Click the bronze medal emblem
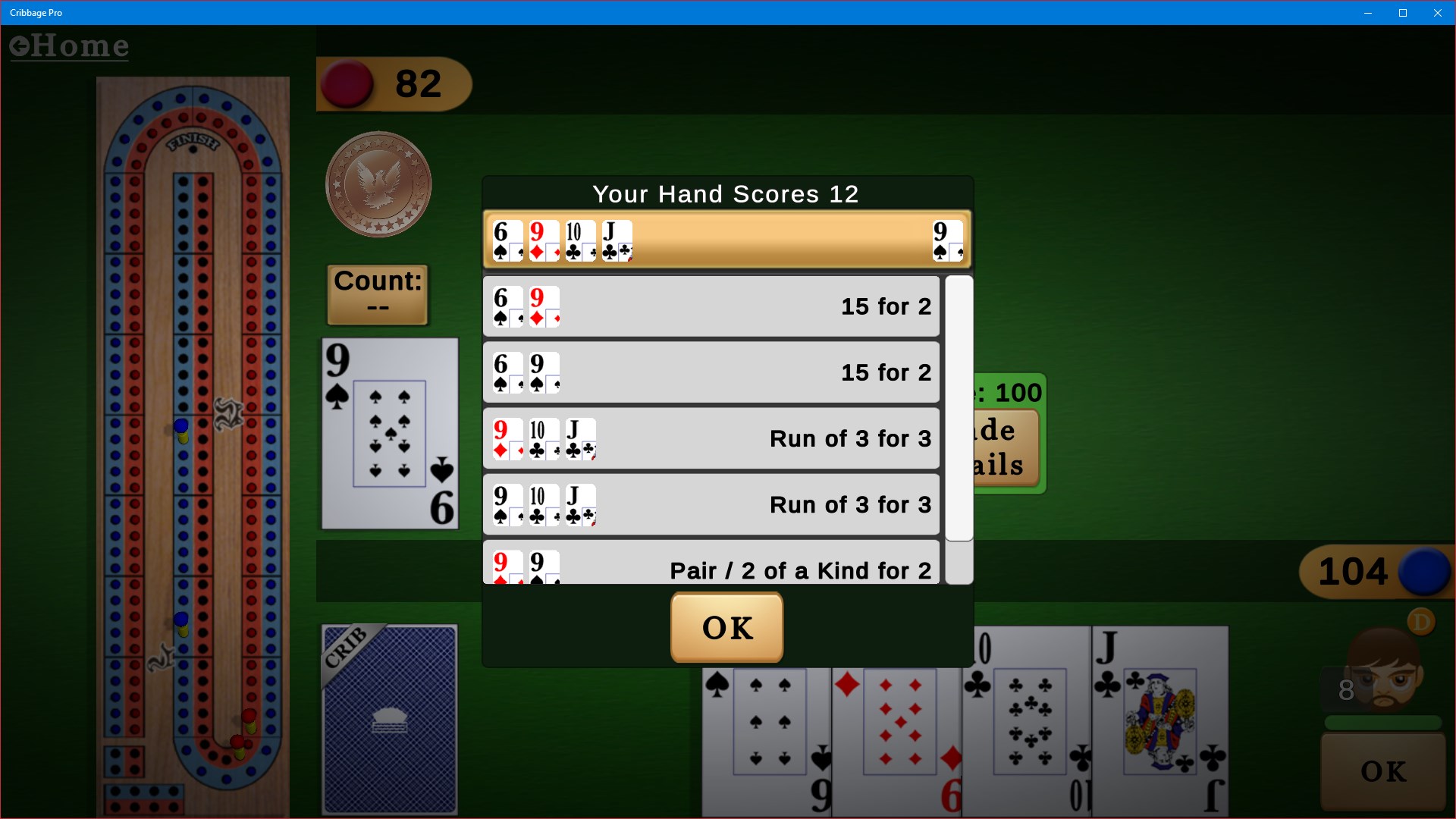Screen dimensions: 1456x819 pos(378,184)
